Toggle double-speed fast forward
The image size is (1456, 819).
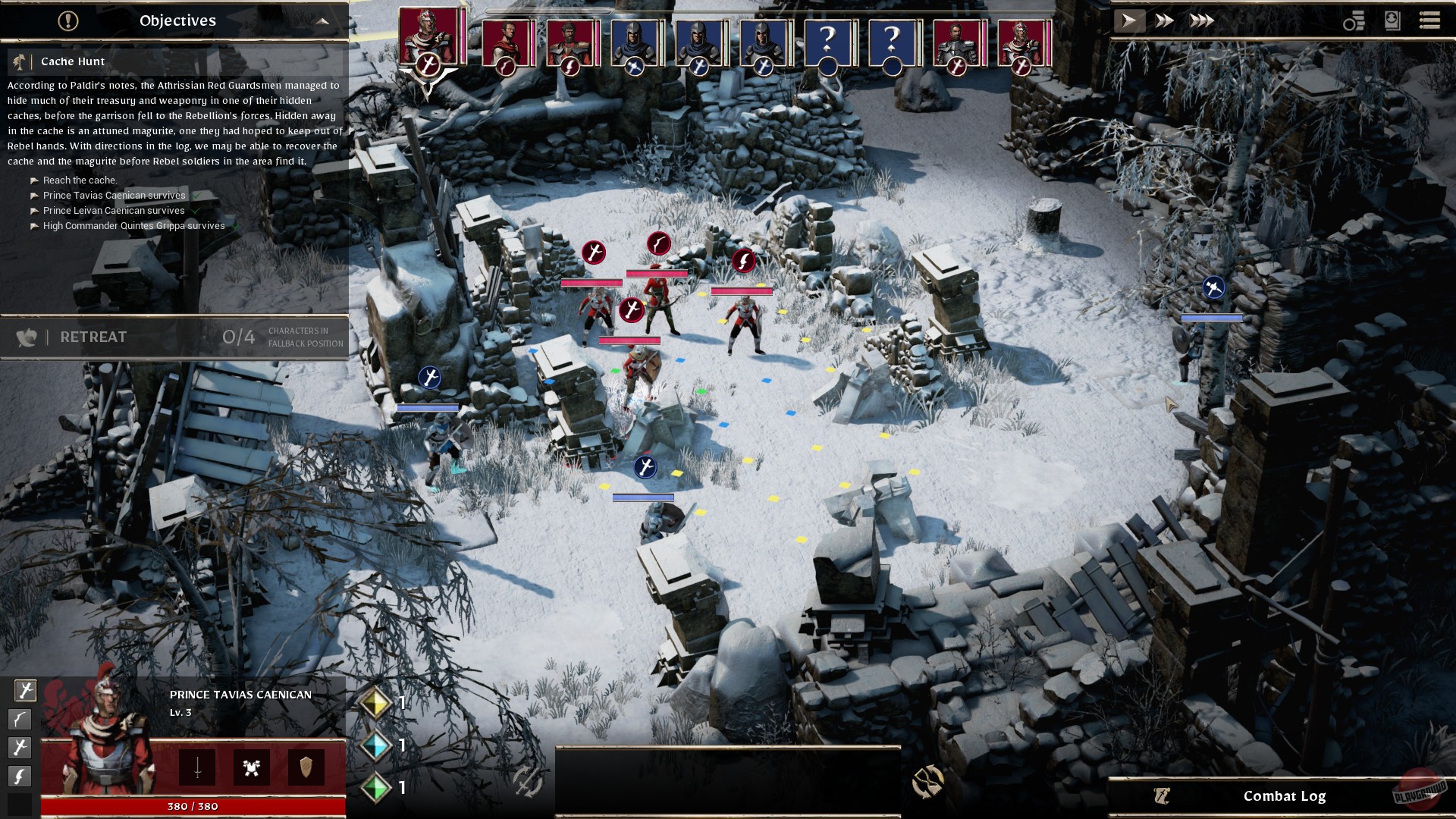pyautogui.click(x=1166, y=20)
